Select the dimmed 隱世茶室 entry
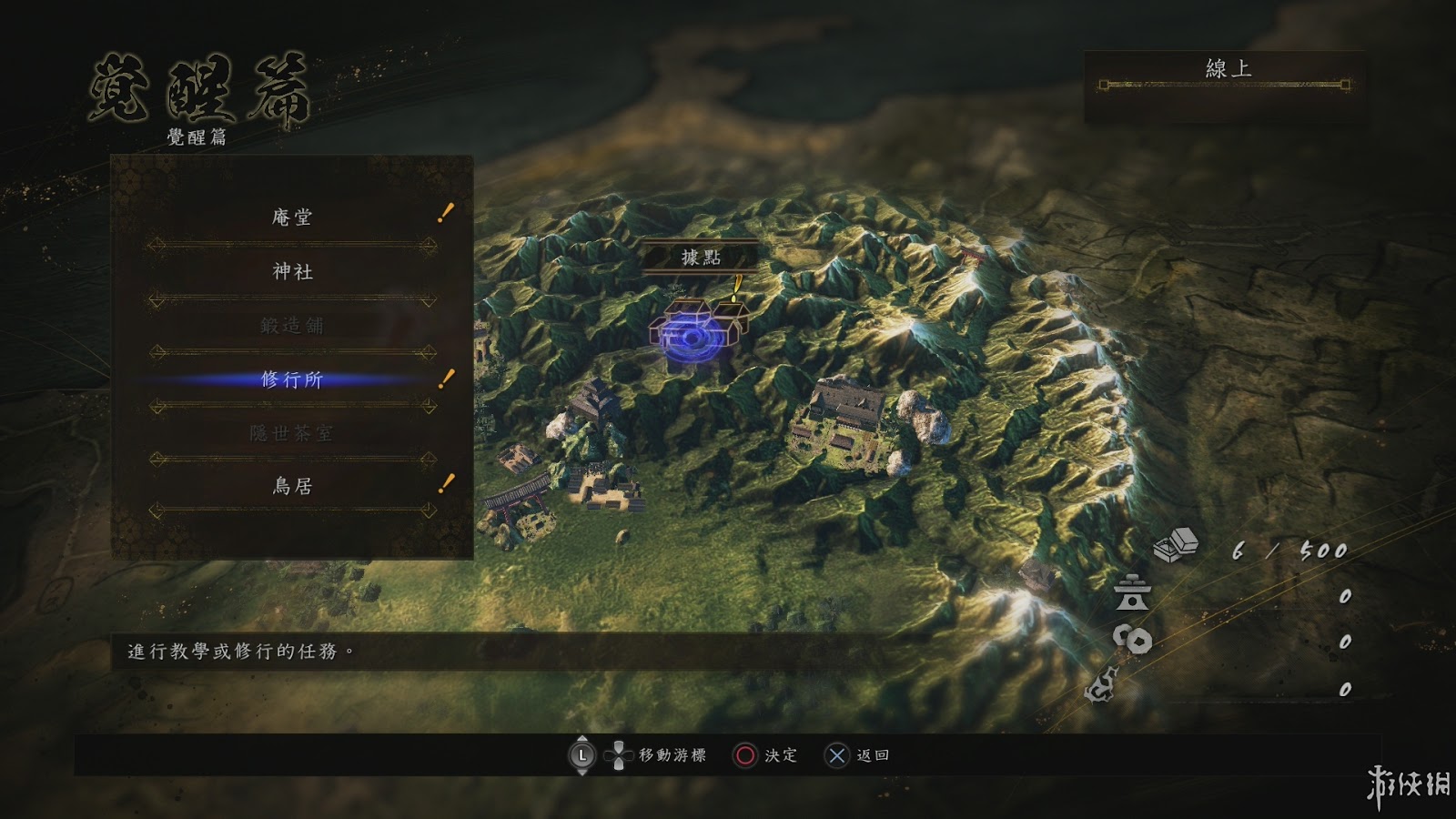 [x=292, y=433]
